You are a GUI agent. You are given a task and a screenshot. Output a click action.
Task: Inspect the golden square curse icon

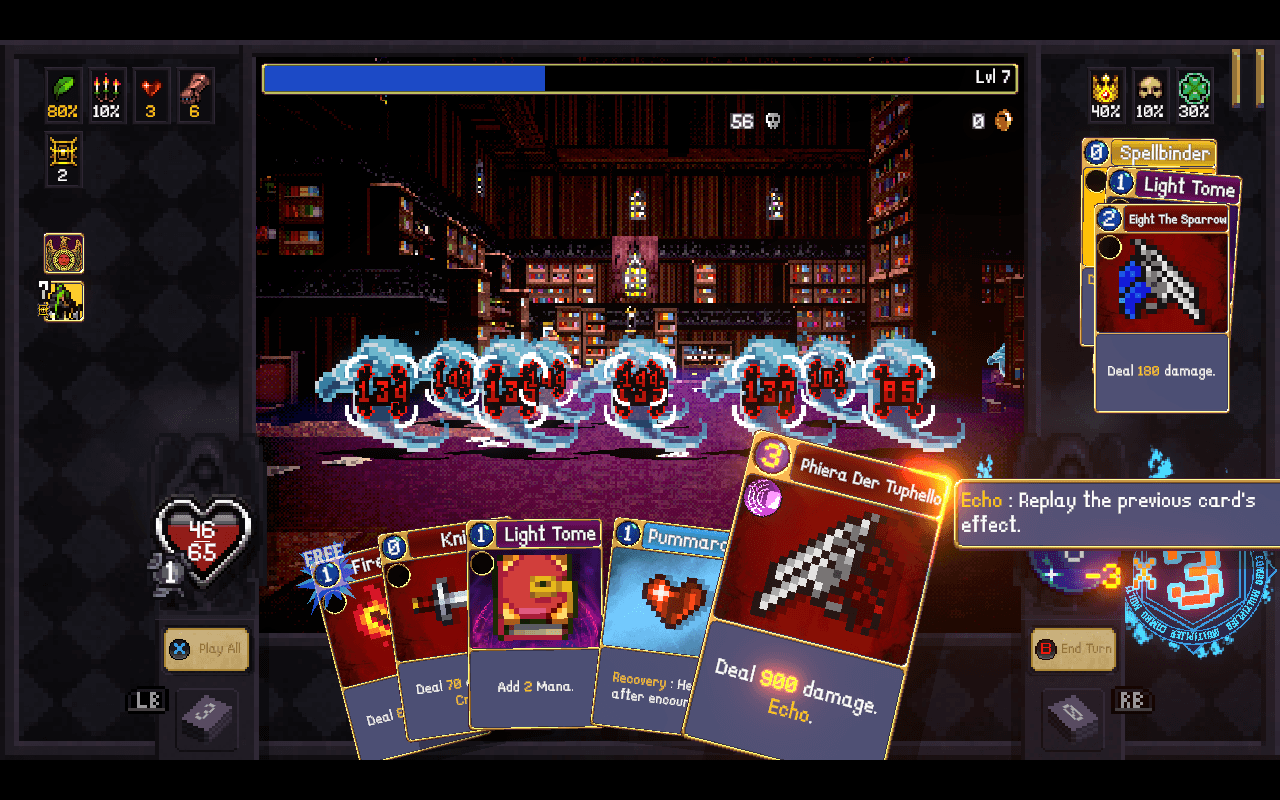tap(62, 160)
